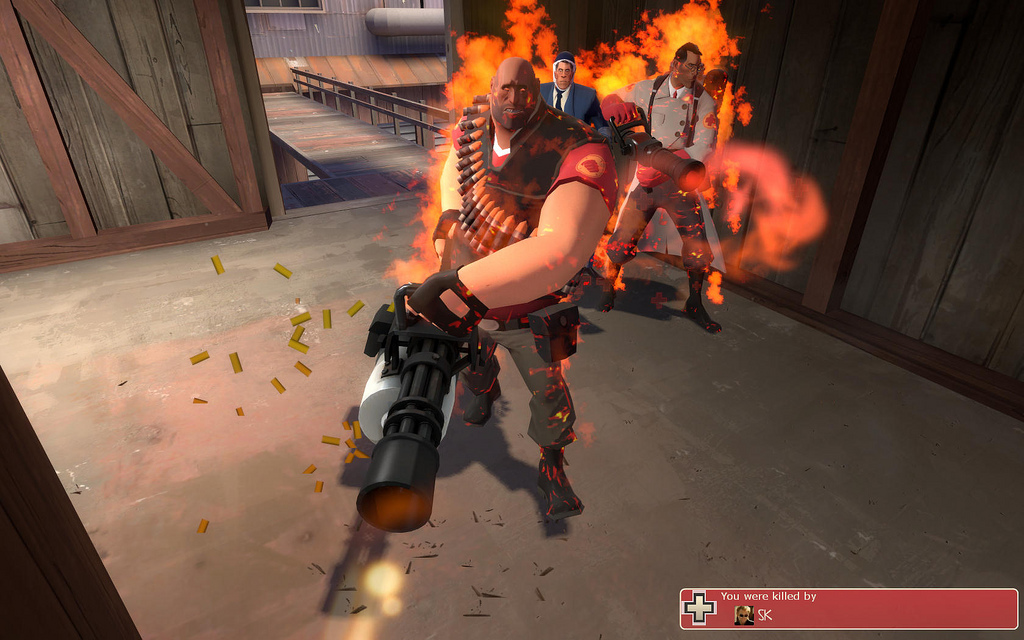
Task: Click SK's avatar in the killed-by panel
Action: pos(744,615)
